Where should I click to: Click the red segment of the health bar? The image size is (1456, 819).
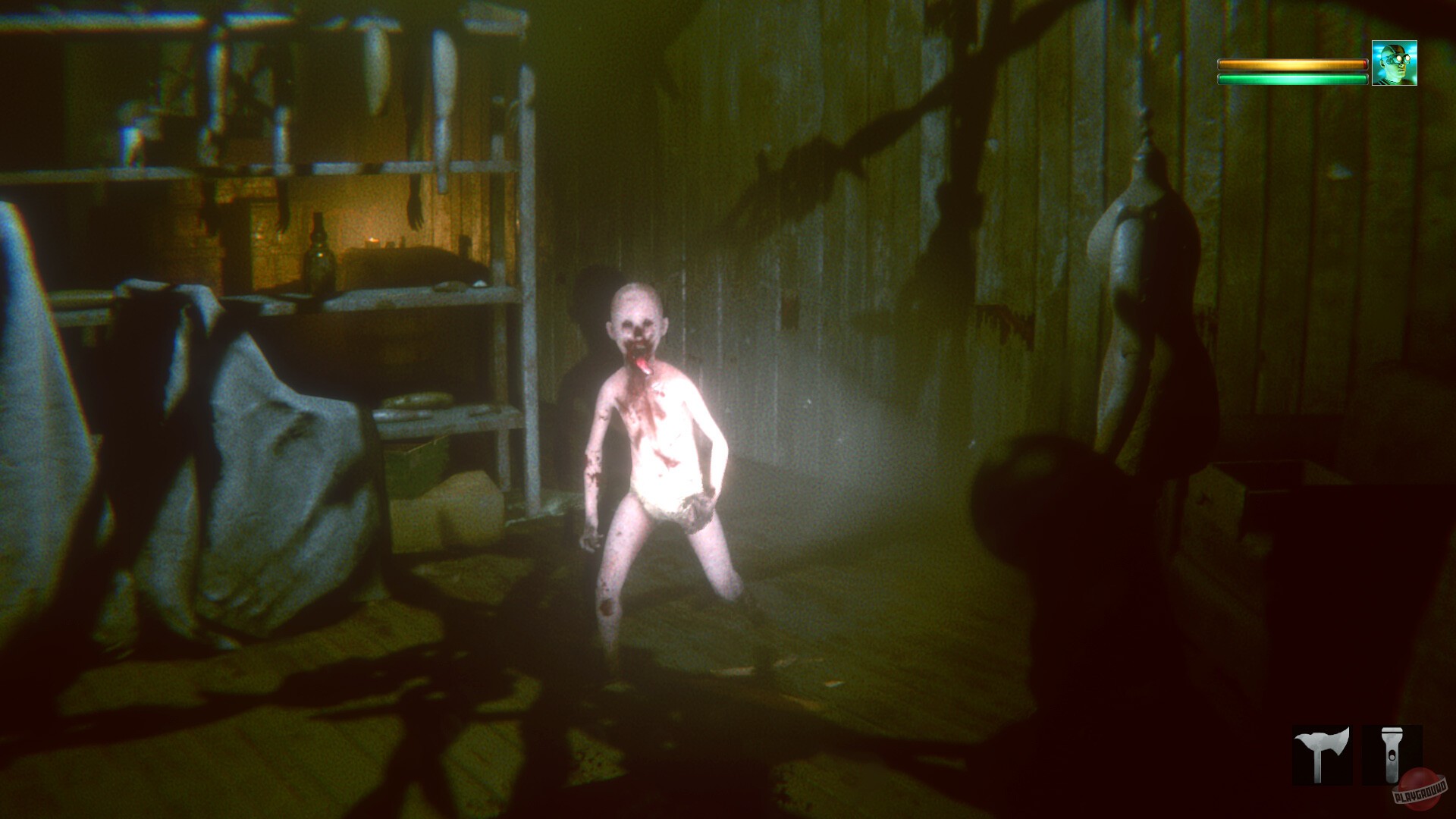coord(1365,64)
